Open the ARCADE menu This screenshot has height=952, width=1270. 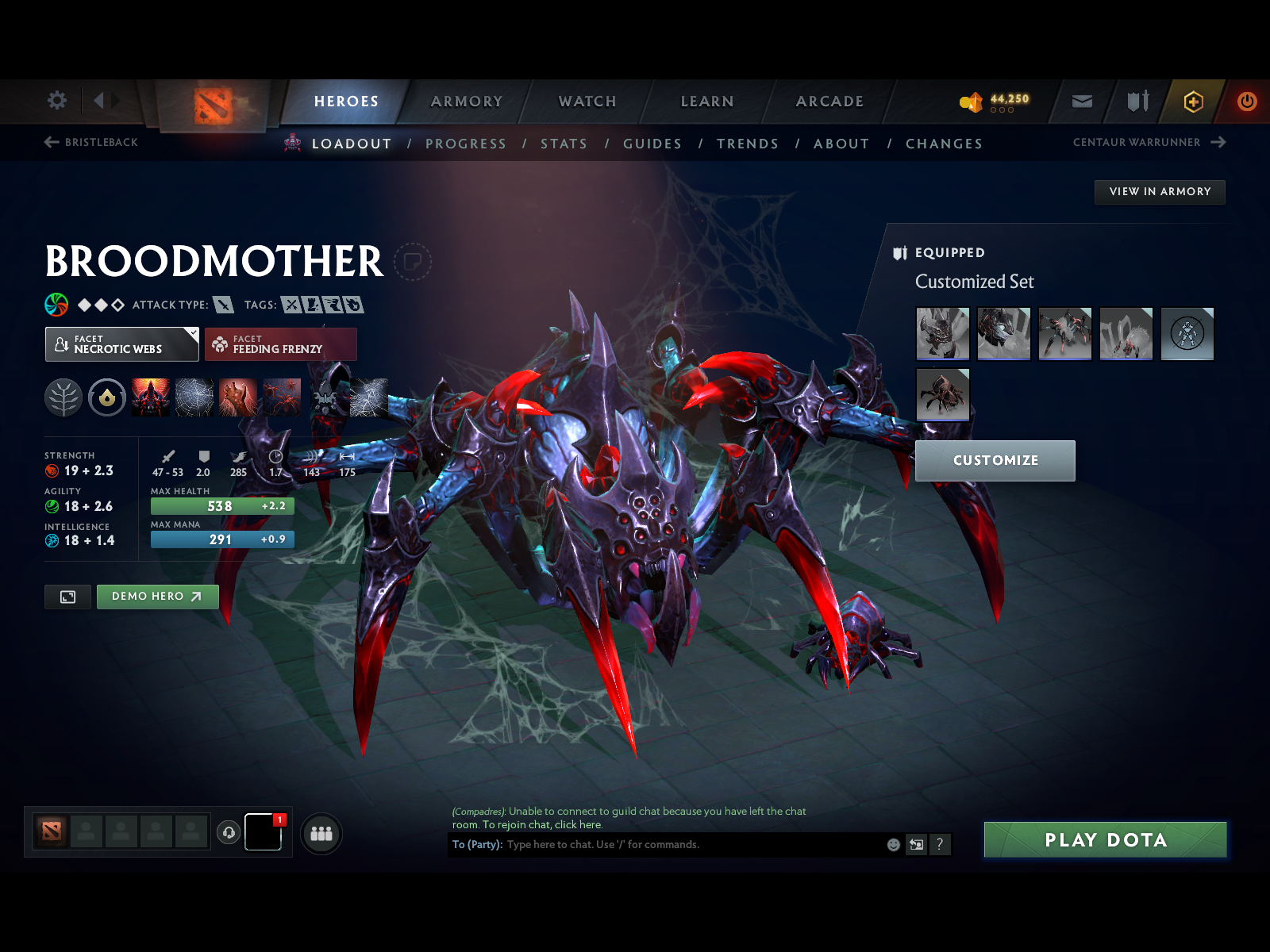click(x=829, y=102)
